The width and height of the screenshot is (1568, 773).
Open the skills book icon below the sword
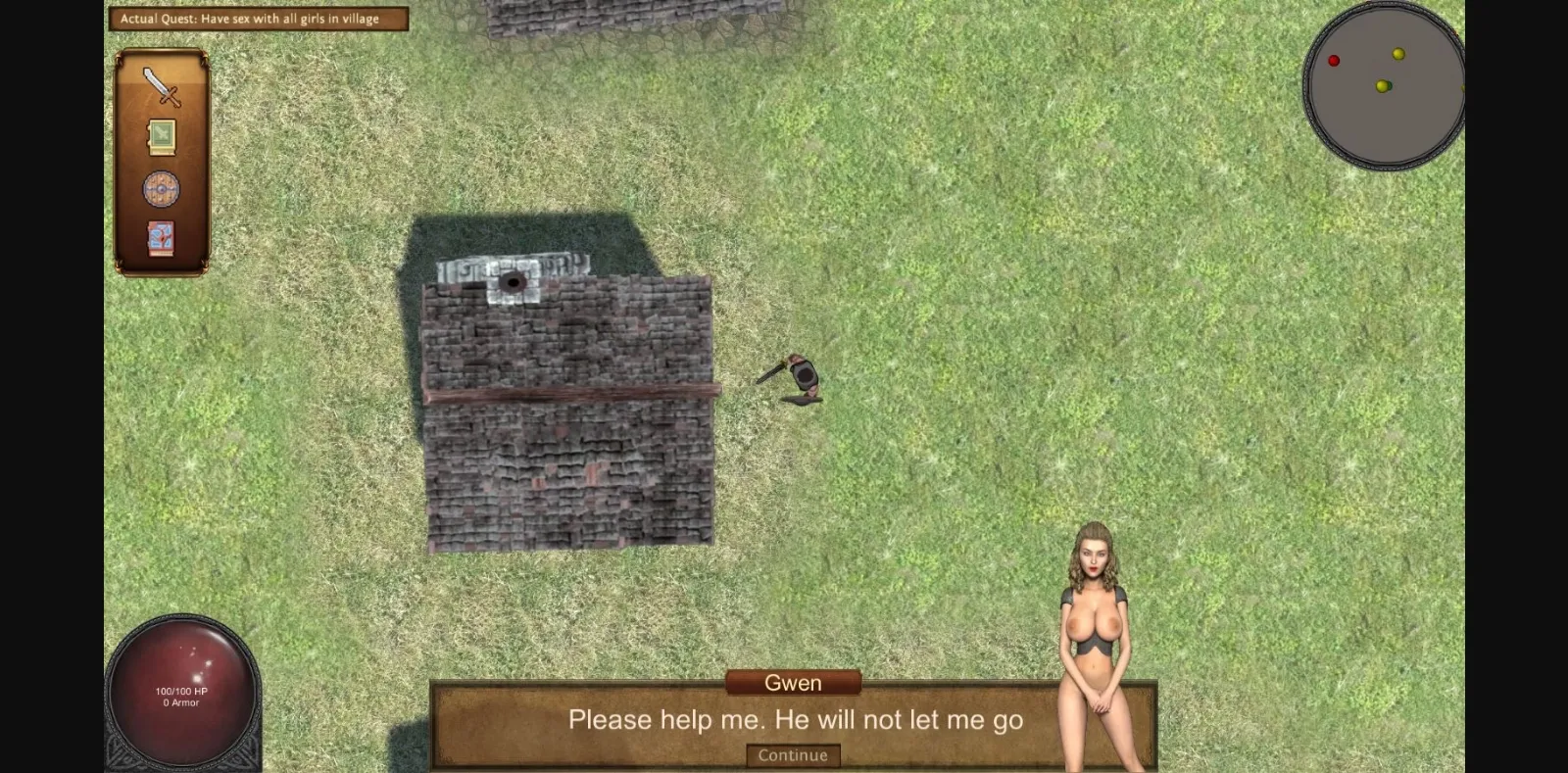[x=161, y=135]
